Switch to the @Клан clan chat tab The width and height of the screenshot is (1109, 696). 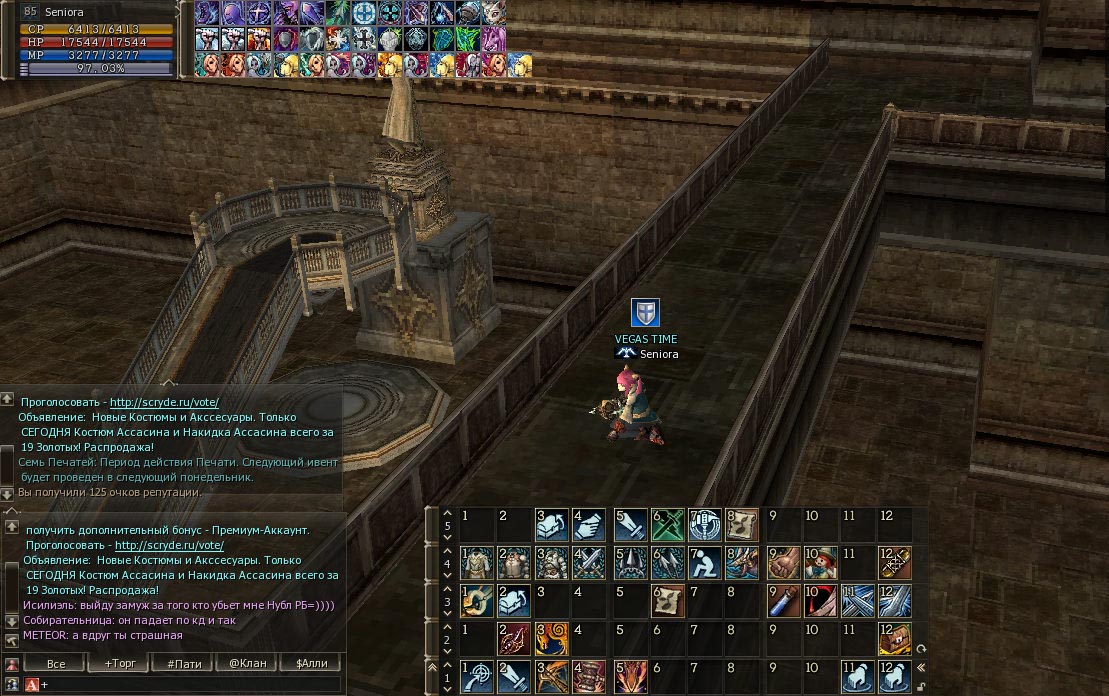[248, 663]
